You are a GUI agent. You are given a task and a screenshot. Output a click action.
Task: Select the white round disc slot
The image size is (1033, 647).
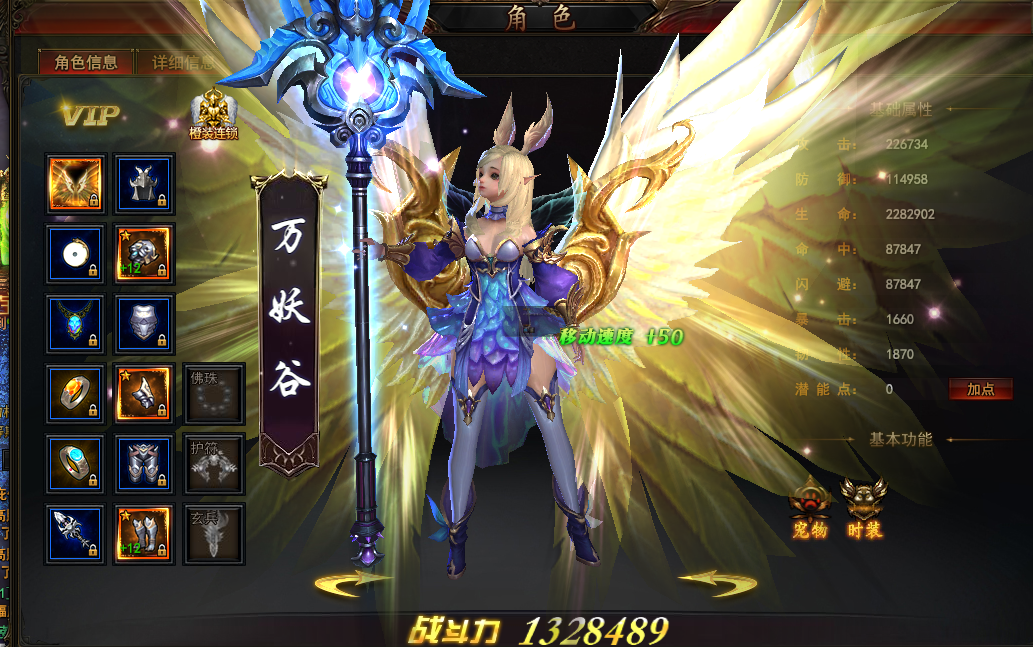tap(75, 253)
